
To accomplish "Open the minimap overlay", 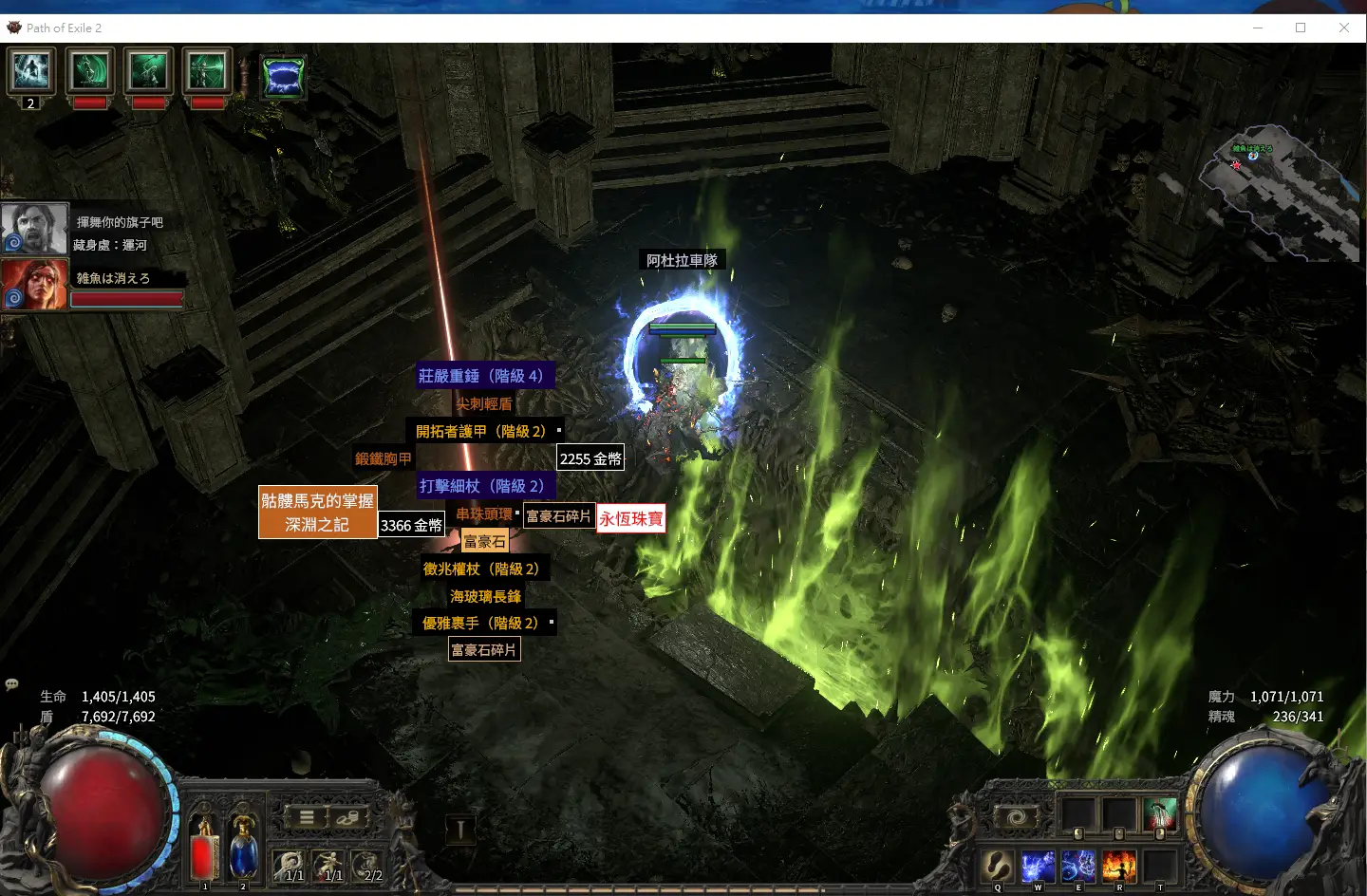I will pos(1280,195).
